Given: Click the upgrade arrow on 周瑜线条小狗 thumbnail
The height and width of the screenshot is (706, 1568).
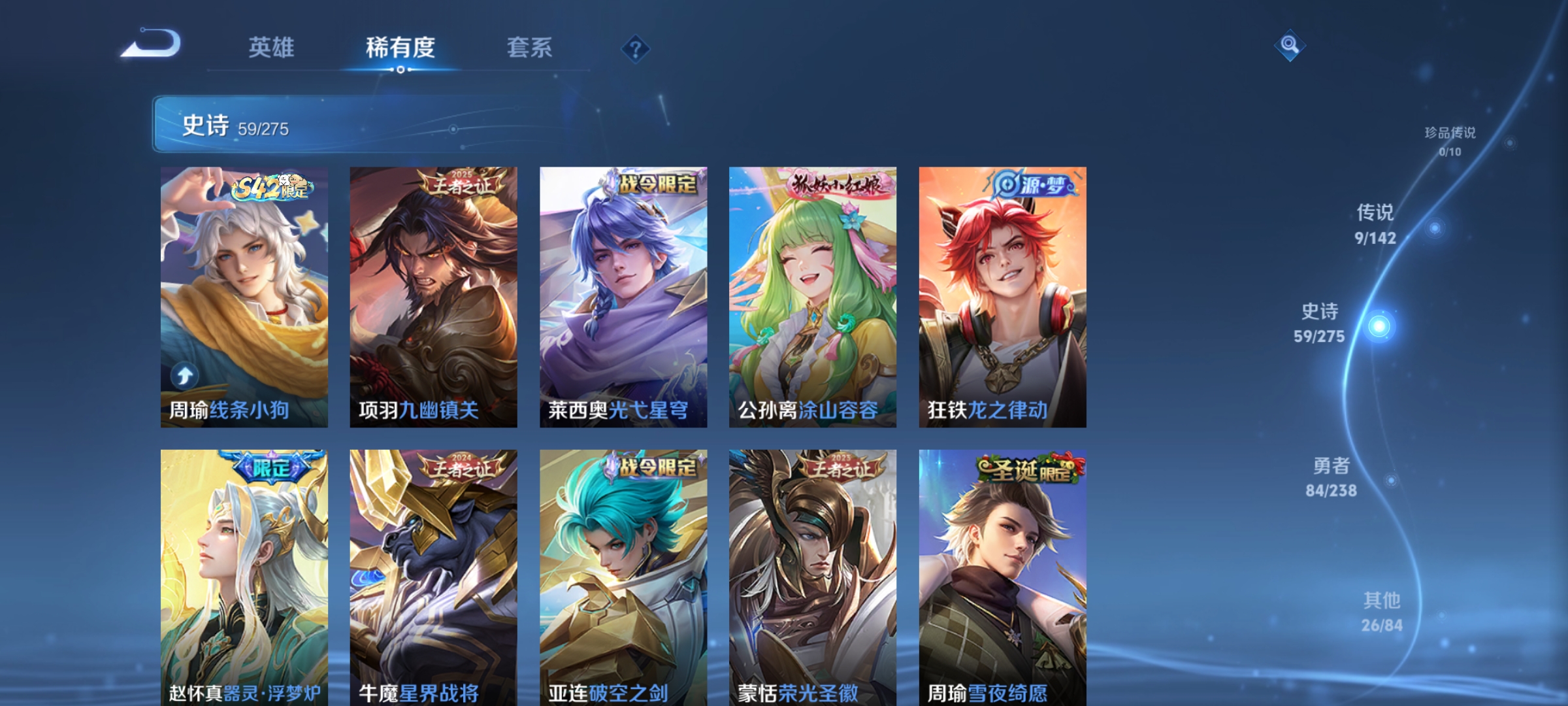Looking at the screenshot, I should pyautogui.click(x=185, y=374).
